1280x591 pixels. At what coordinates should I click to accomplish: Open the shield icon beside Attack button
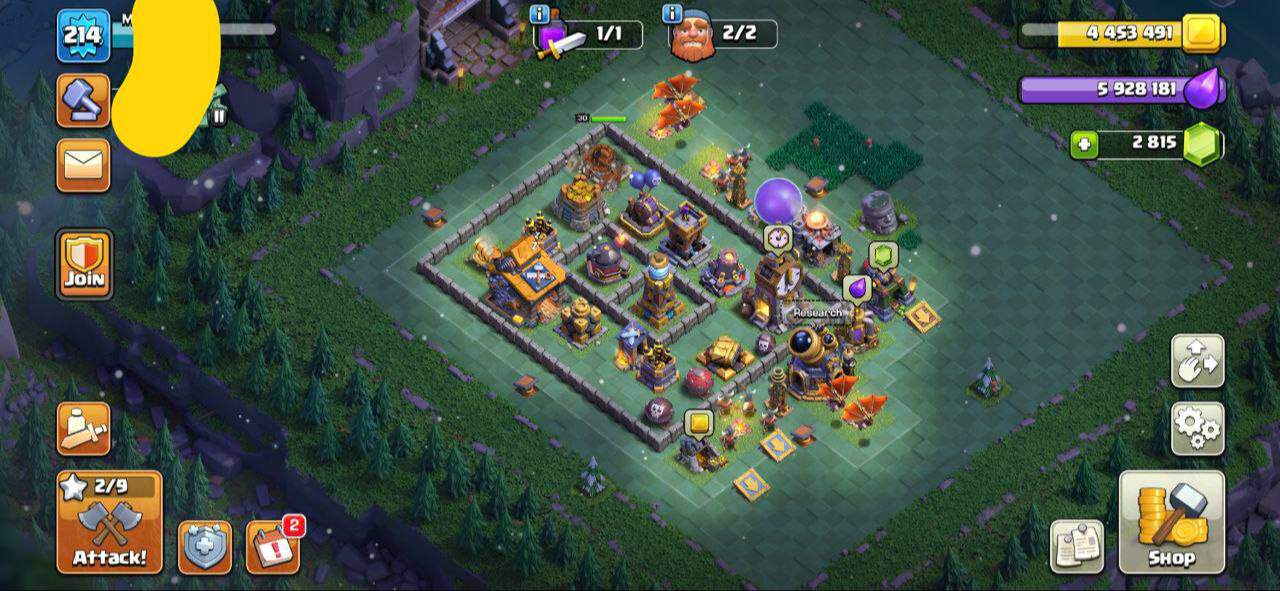pos(205,547)
